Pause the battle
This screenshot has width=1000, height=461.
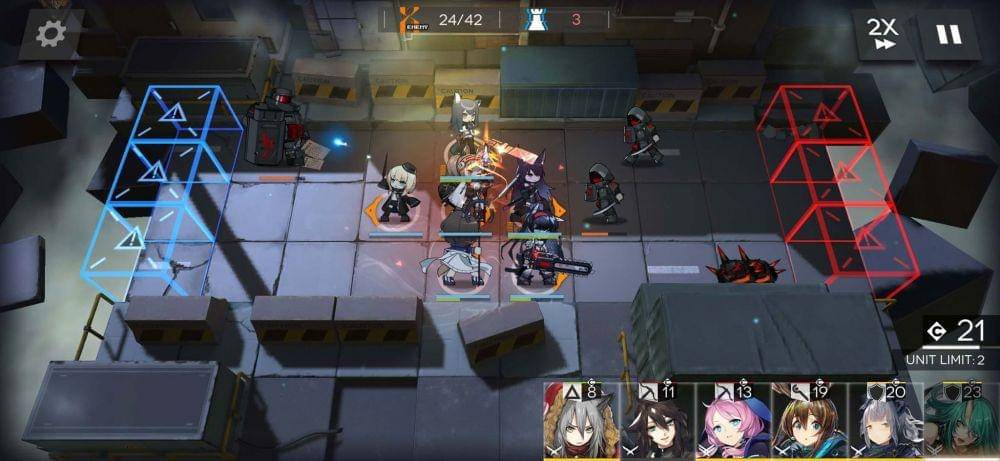coord(948,35)
